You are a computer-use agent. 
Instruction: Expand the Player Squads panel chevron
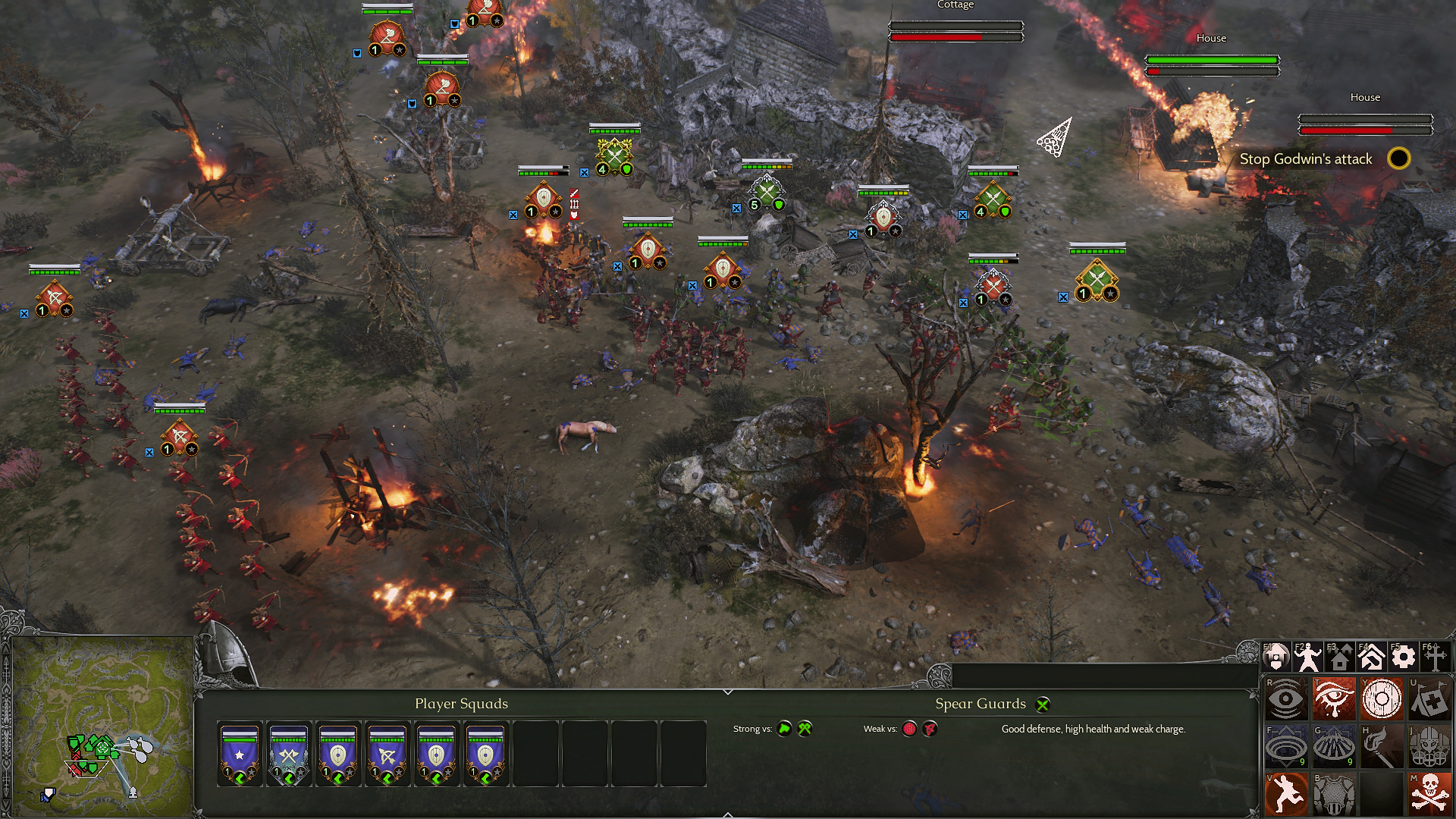729,692
